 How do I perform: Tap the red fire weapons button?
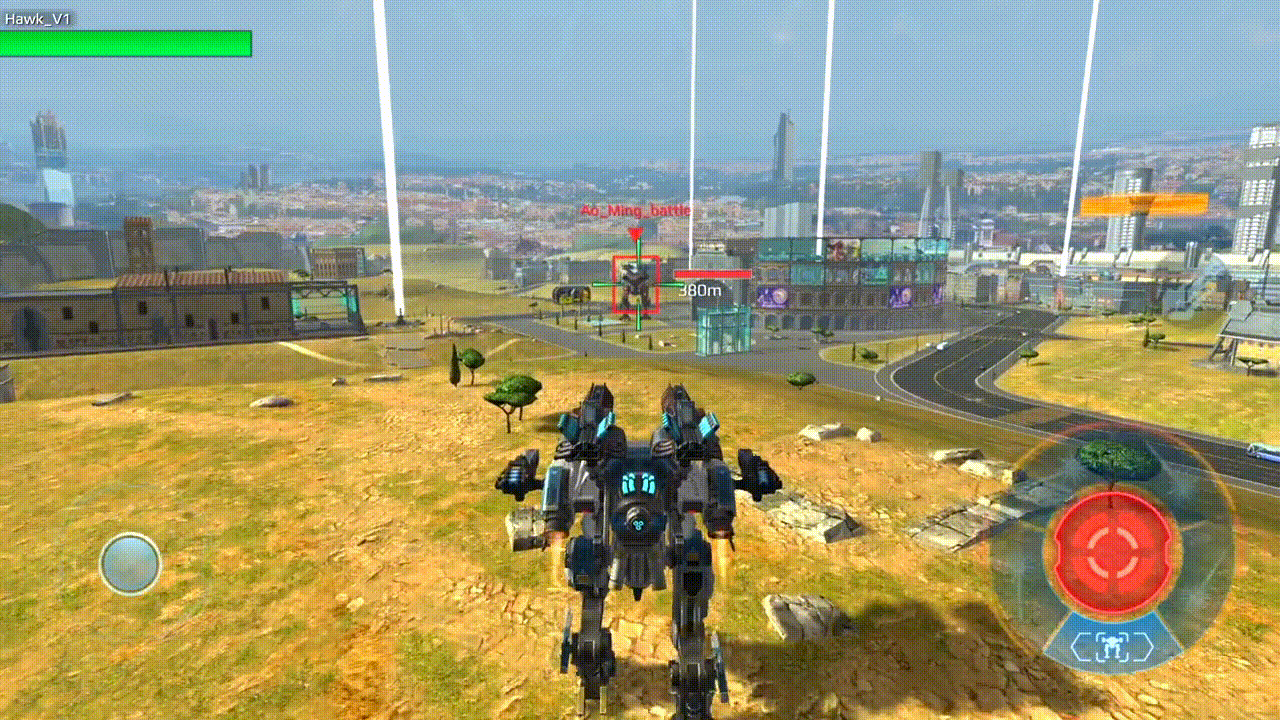pos(1111,553)
